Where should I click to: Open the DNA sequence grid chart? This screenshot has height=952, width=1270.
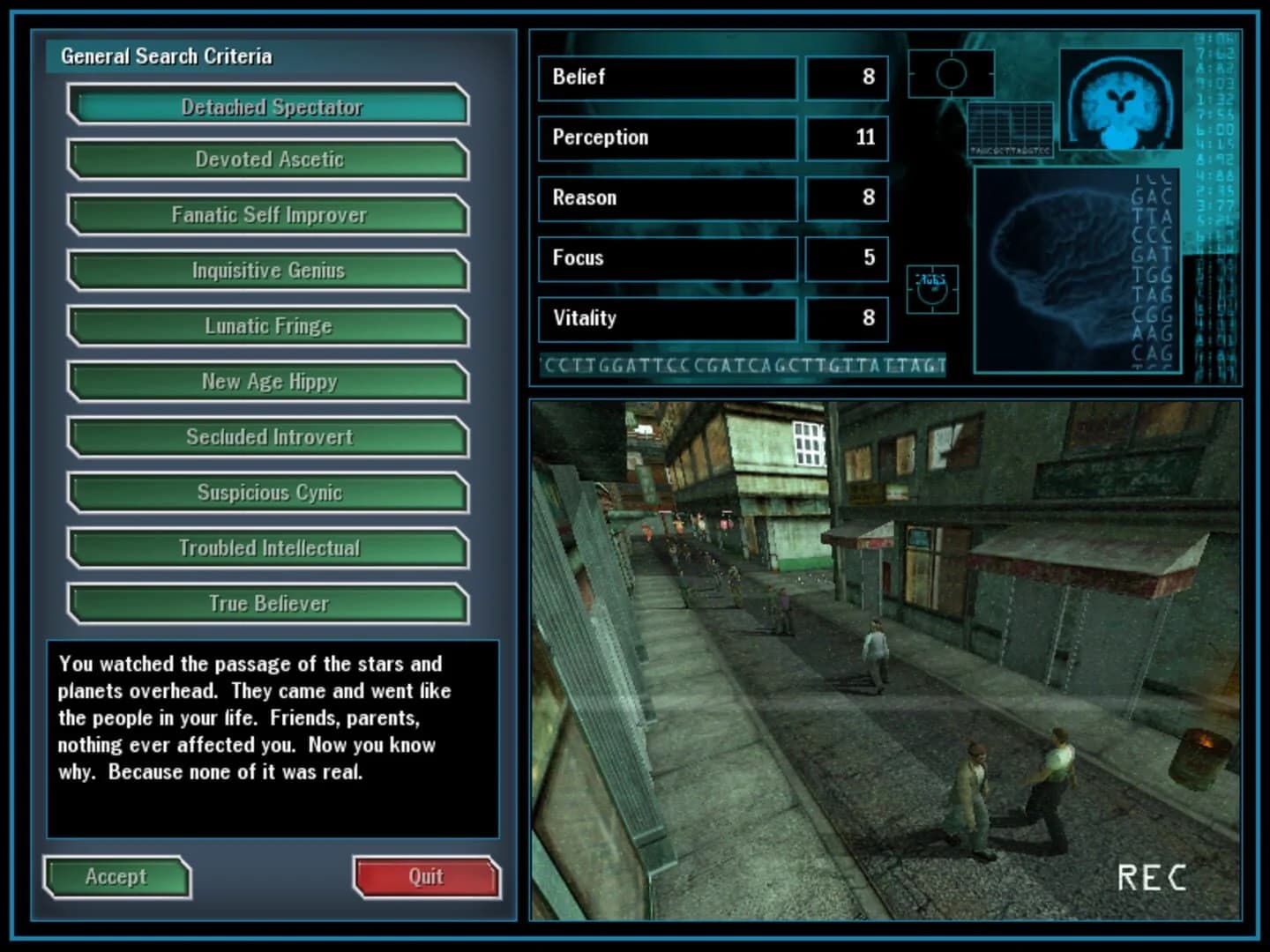tap(1010, 128)
